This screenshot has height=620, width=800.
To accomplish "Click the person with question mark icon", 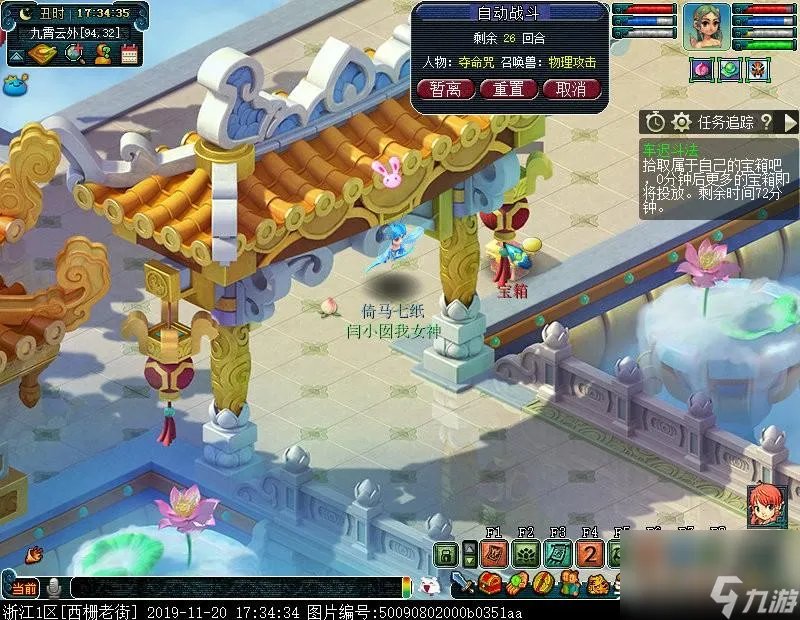I will 102,54.
